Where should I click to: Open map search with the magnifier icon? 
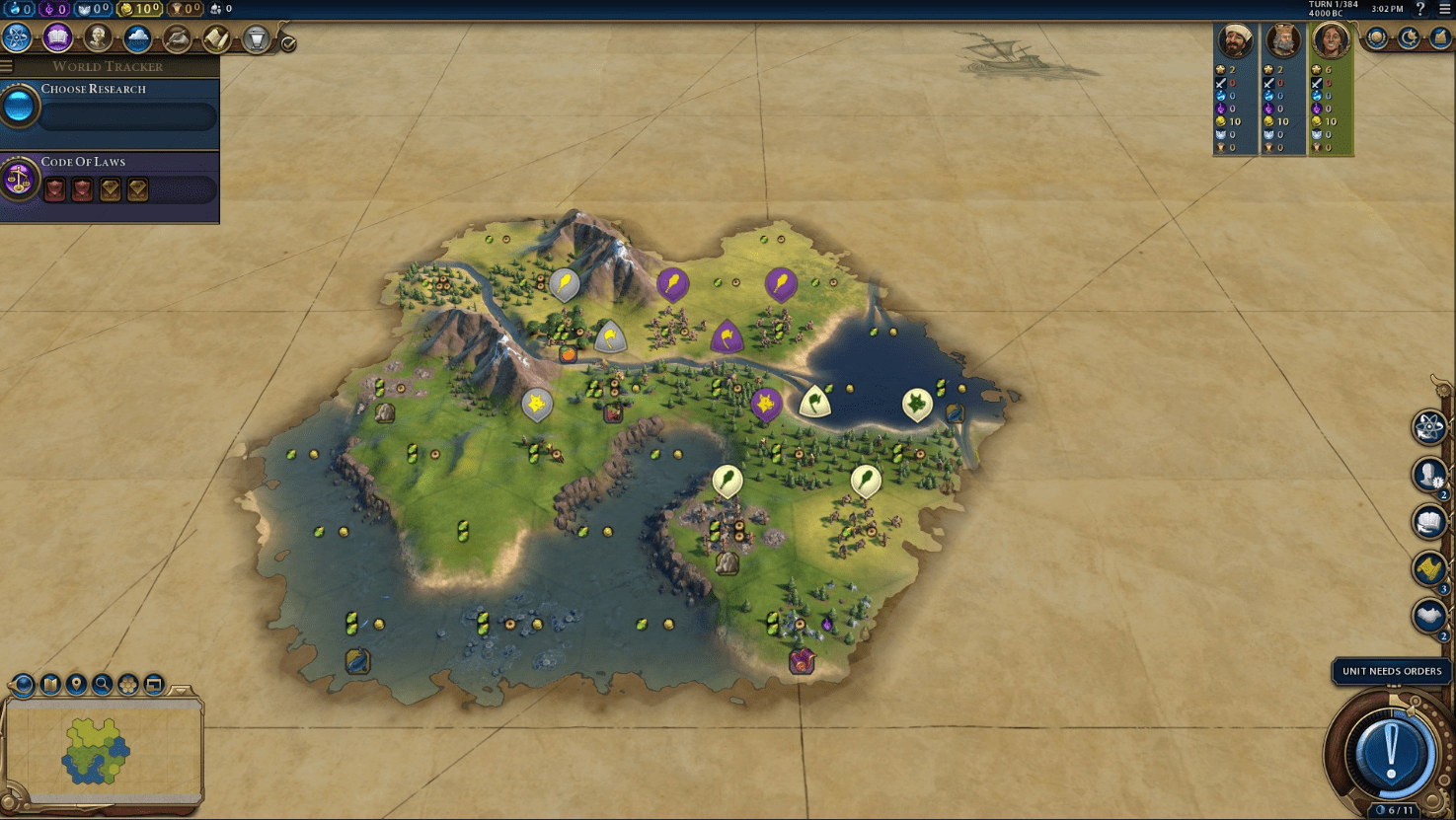pos(100,683)
